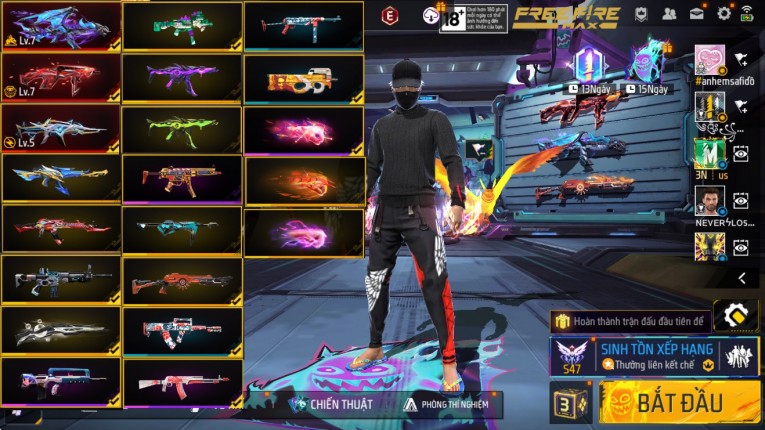This screenshot has width=765, height=430.
Task: Collapse the friends side panel arrow
Action: 742,278
